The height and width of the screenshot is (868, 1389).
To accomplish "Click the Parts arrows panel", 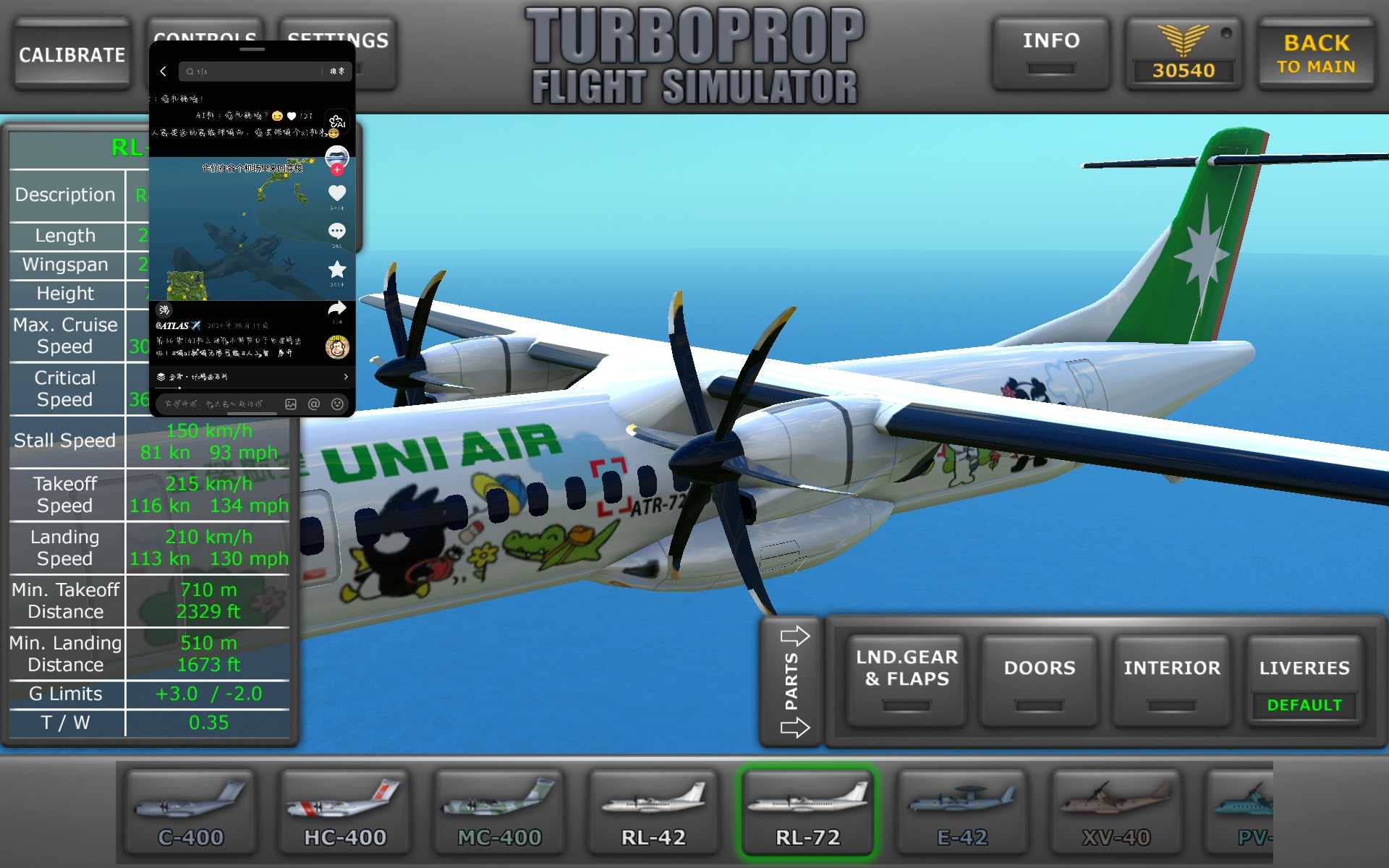I will 793,681.
